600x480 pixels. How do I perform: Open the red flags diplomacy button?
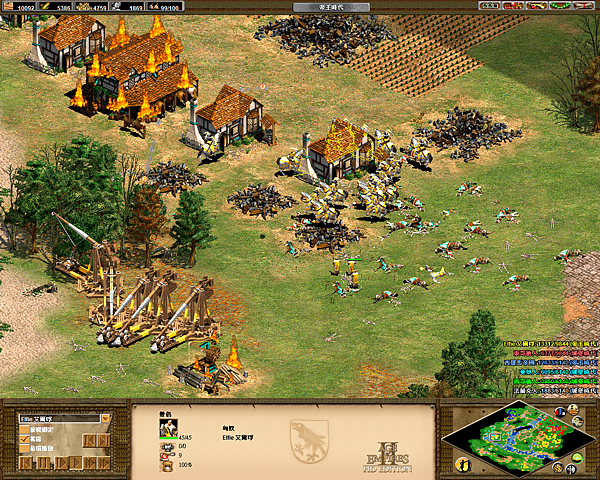click(x=513, y=6)
